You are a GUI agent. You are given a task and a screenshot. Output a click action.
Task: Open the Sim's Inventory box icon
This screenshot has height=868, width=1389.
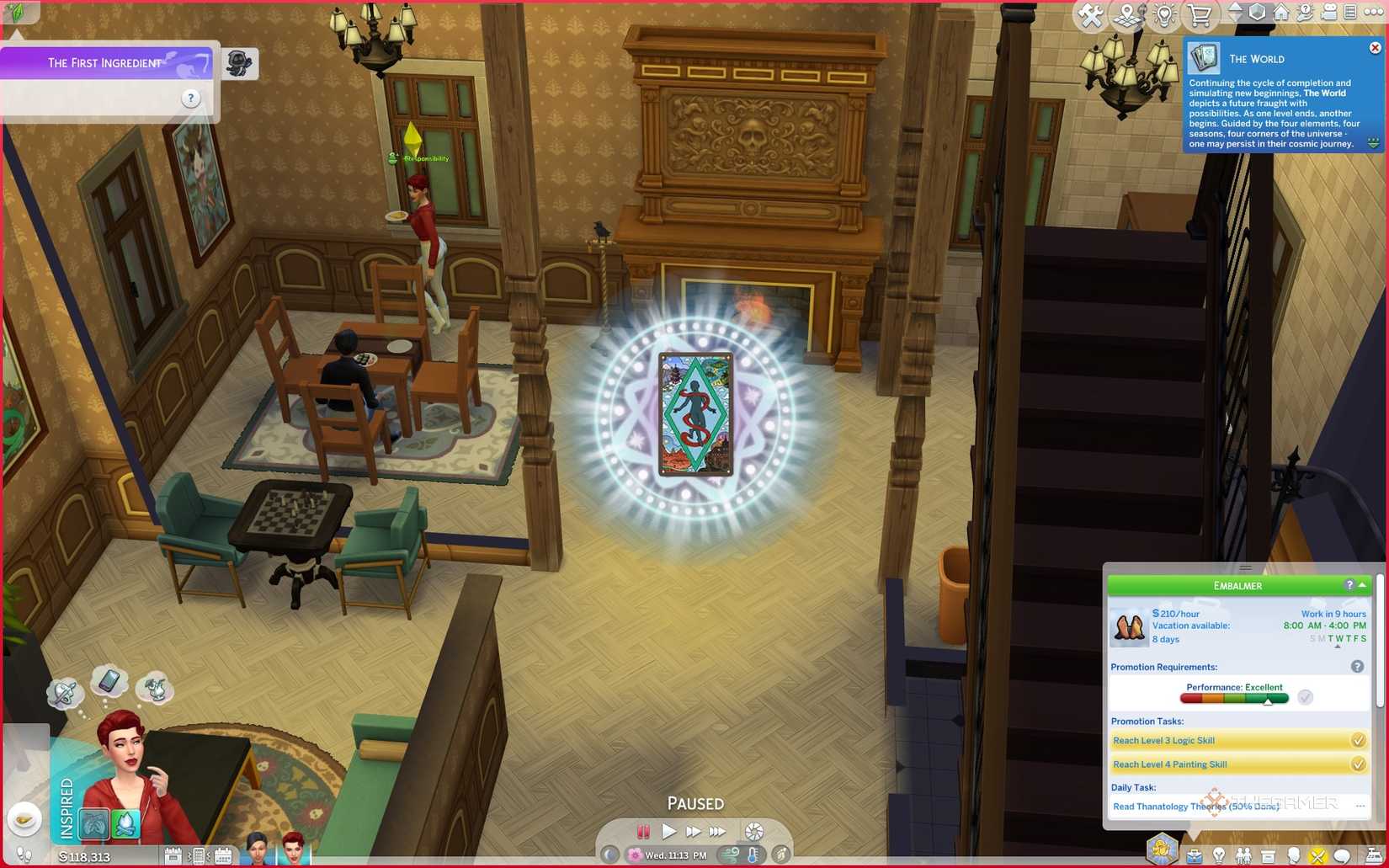1267,855
